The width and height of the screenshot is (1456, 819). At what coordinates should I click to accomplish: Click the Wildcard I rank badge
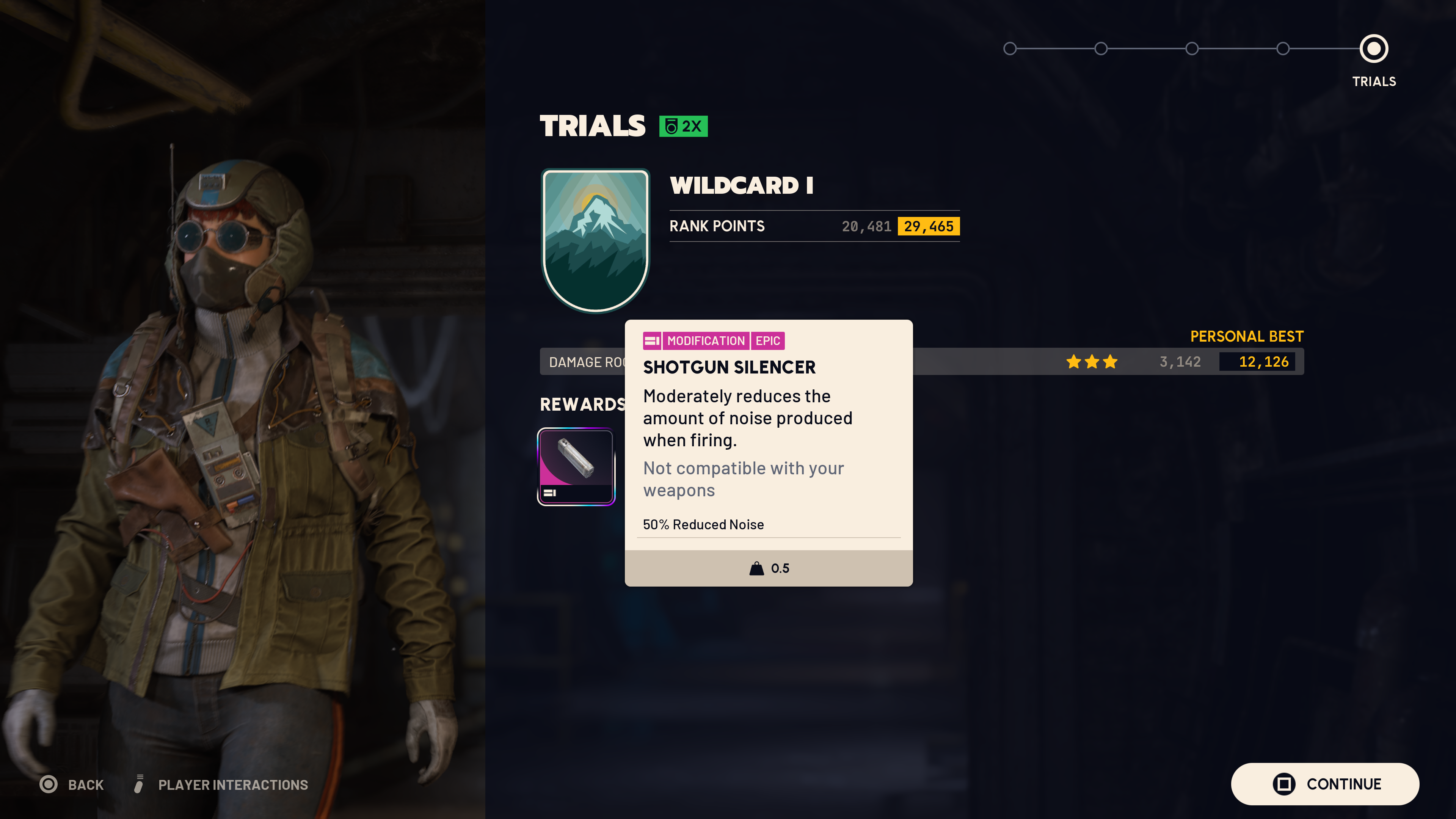click(595, 240)
